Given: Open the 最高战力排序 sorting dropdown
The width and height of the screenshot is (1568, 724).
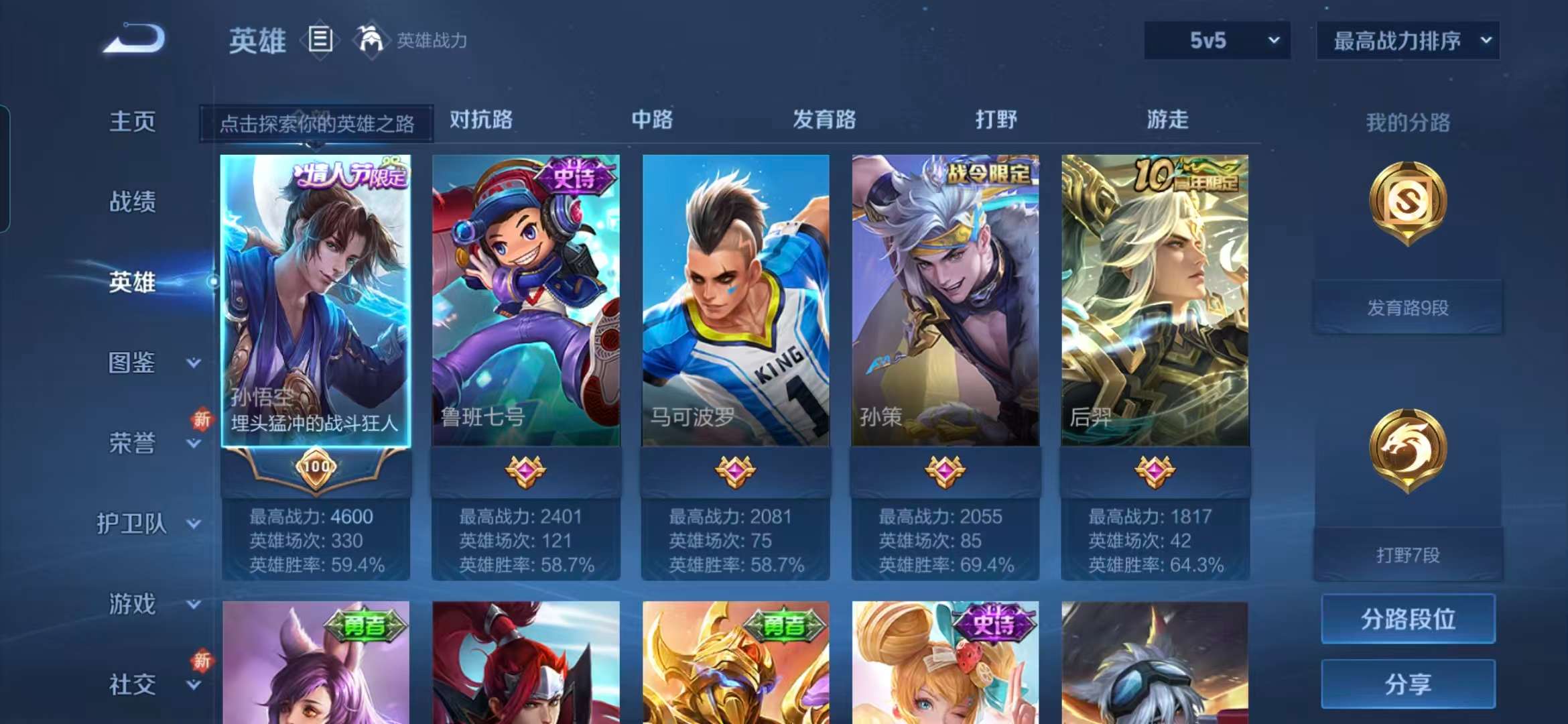Looking at the screenshot, I should pyautogui.click(x=1407, y=41).
